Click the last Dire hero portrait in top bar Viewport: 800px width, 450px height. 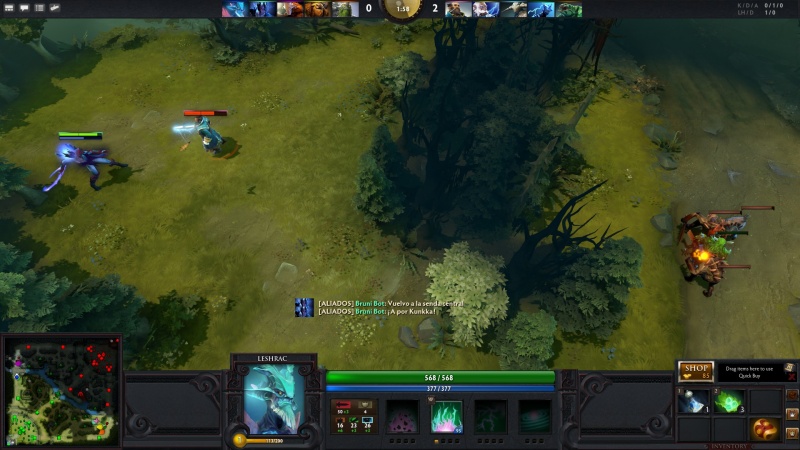(x=569, y=9)
